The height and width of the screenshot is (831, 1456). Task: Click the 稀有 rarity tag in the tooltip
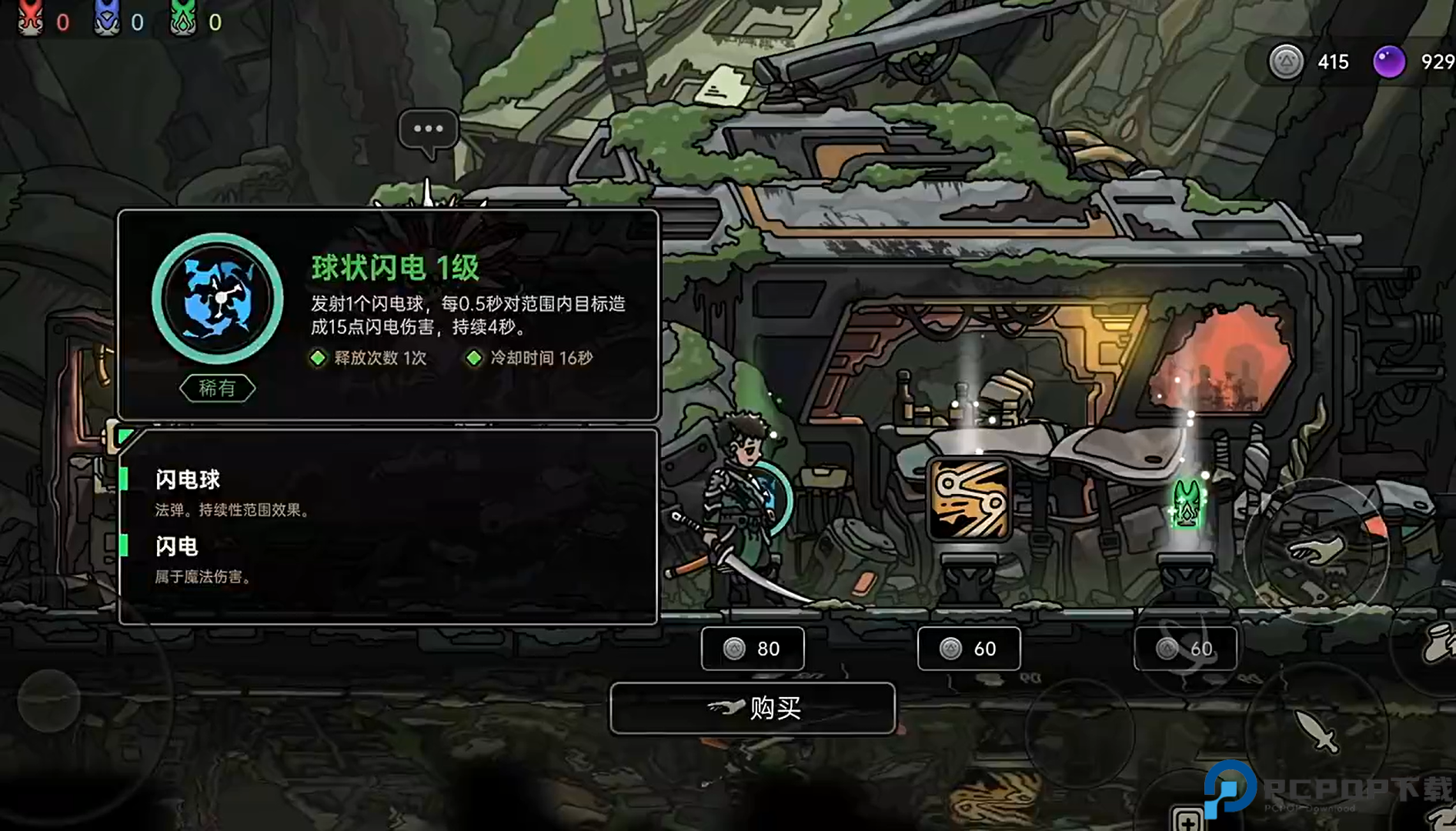218,388
